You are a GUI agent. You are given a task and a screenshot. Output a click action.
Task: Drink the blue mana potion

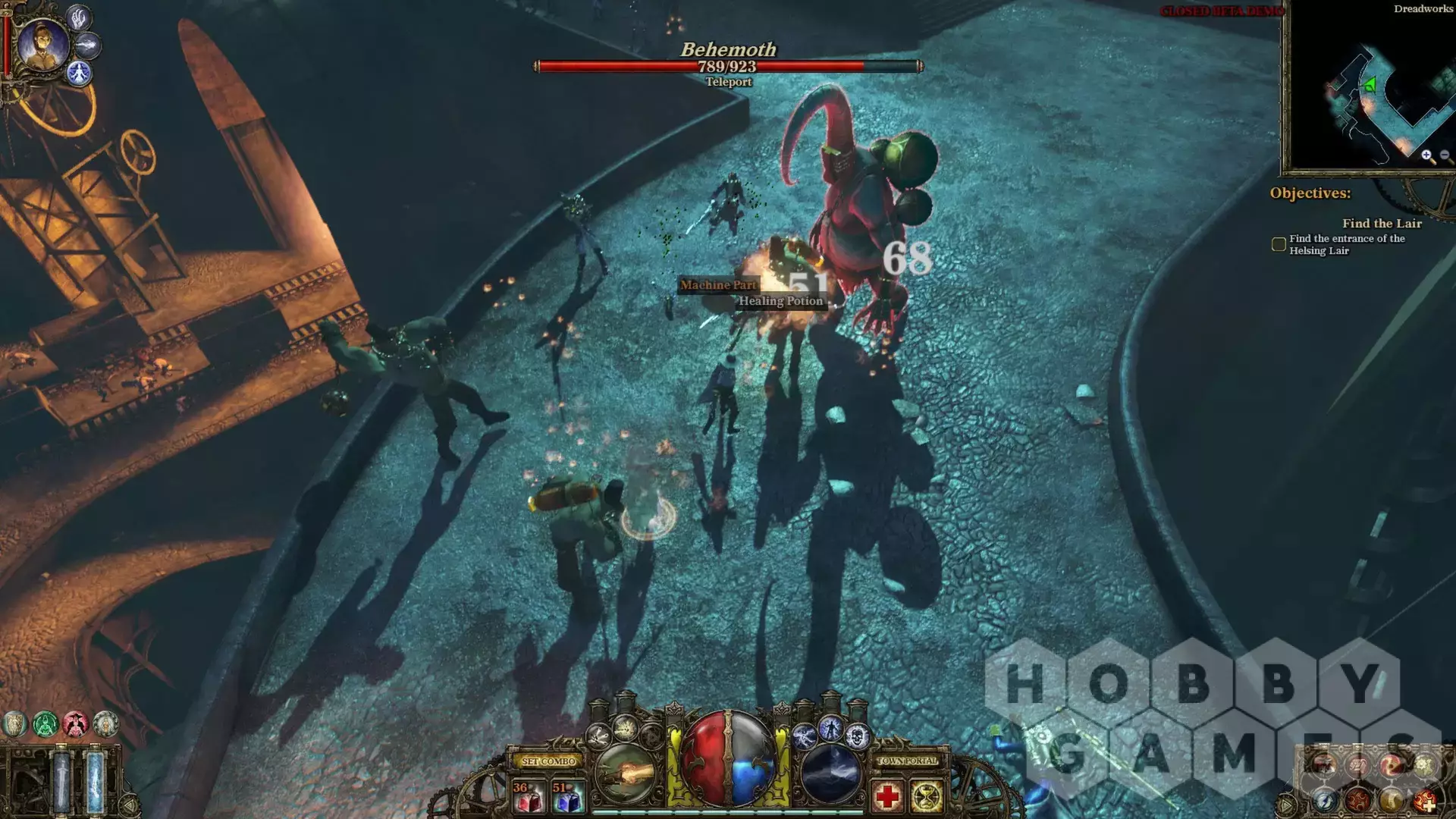[567, 797]
